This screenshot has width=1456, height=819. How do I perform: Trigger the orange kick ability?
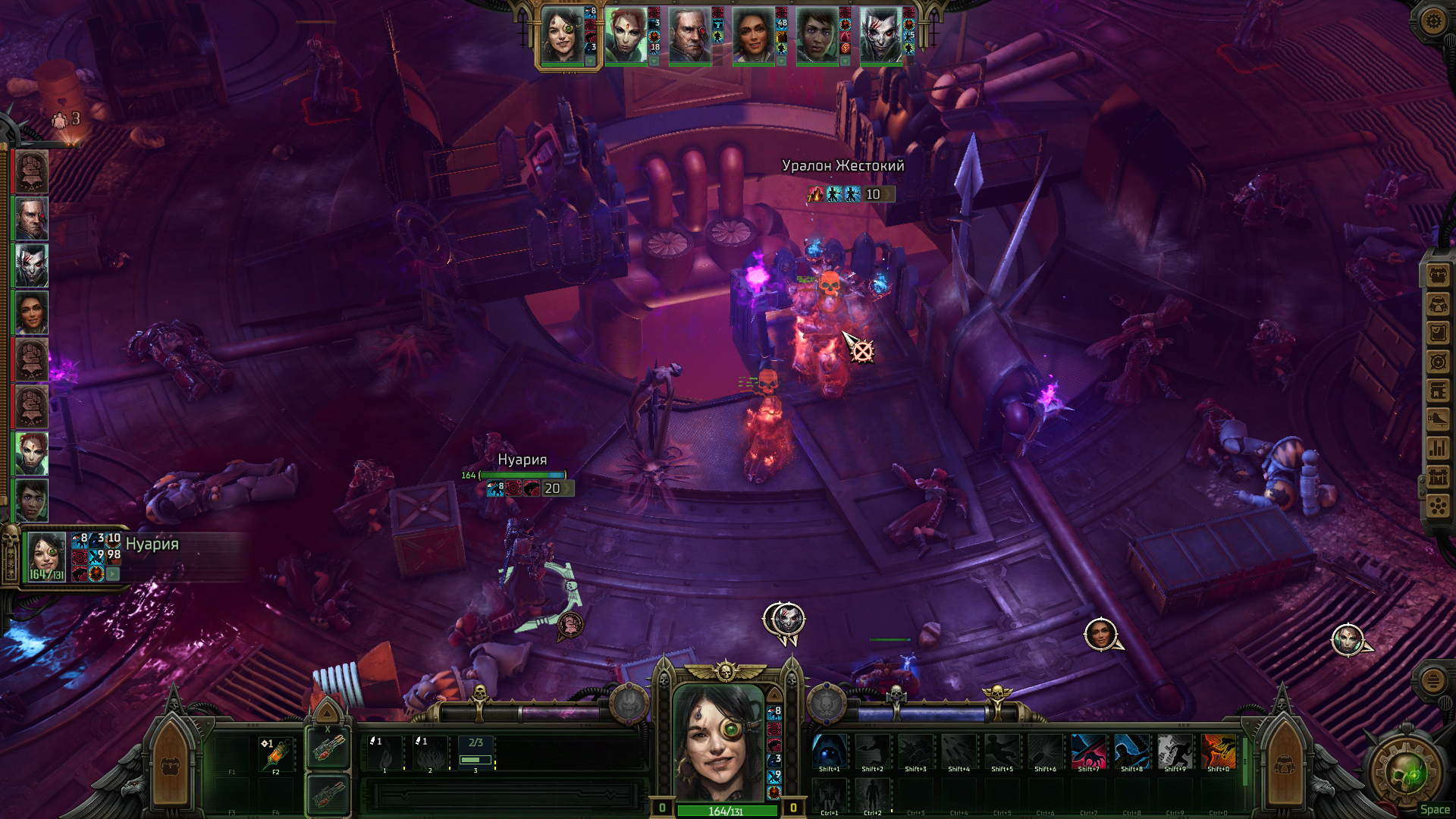(x=1218, y=752)
